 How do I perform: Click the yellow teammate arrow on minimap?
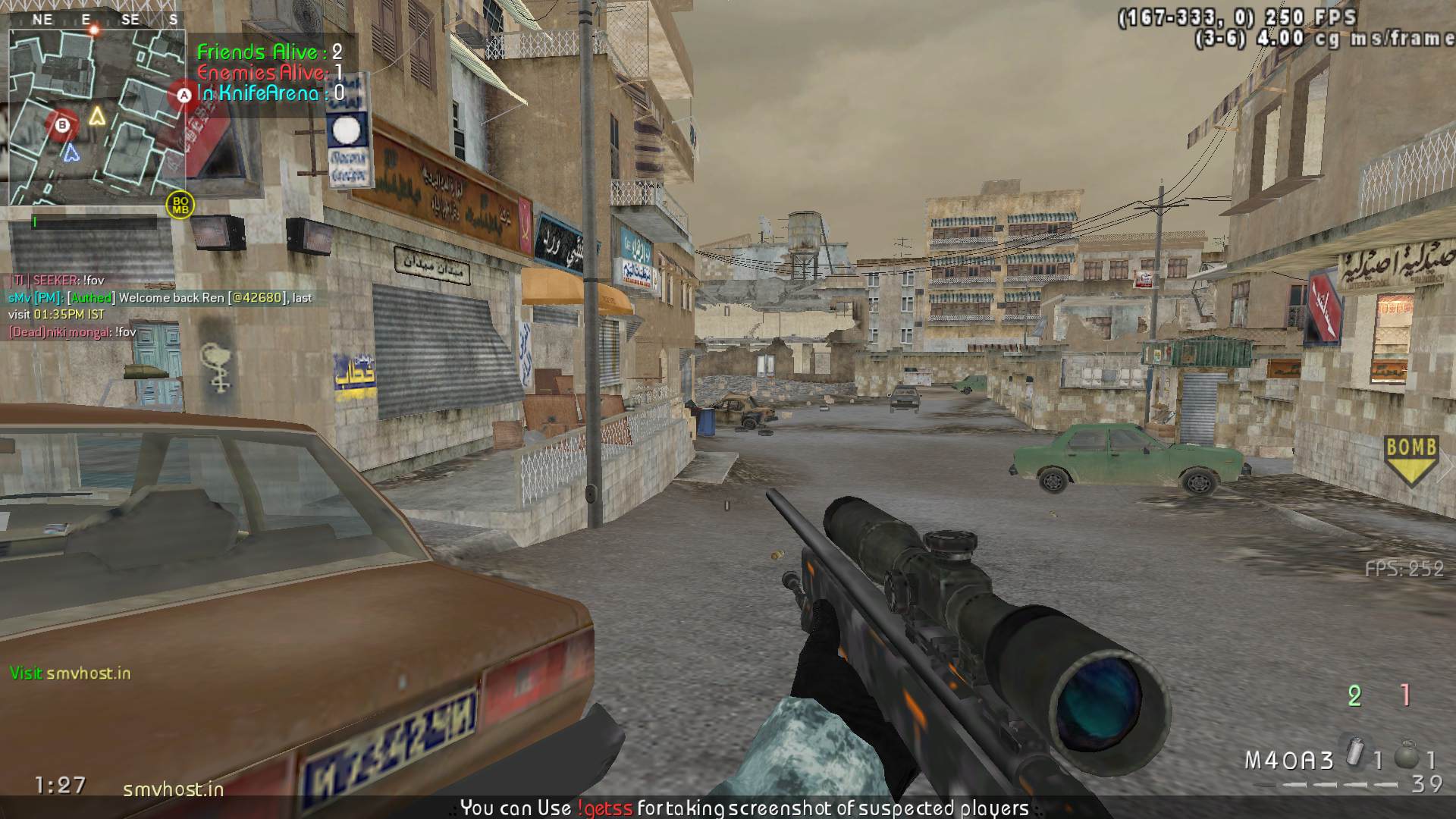tap(96, 116)
